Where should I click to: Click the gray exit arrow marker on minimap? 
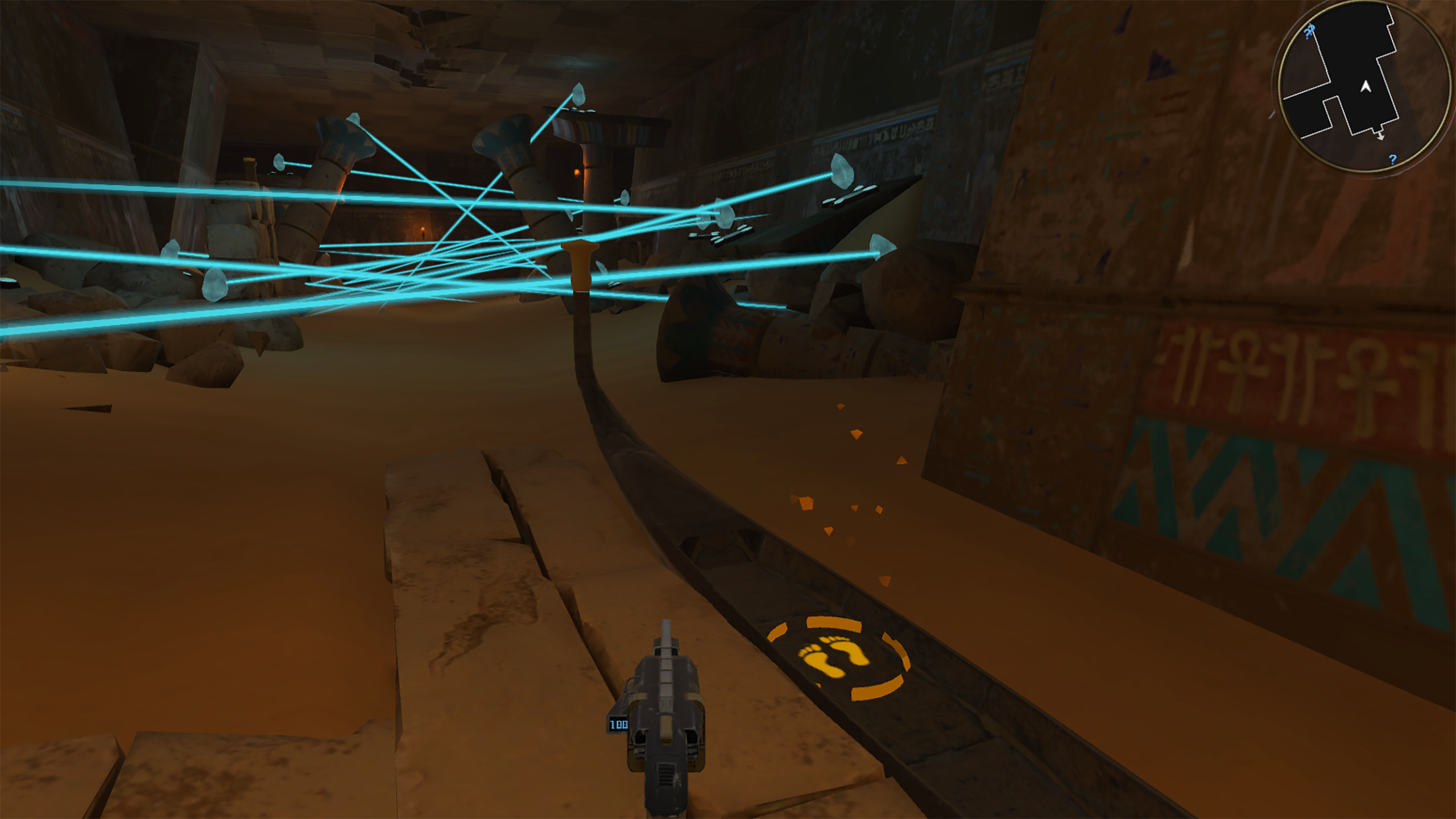point(1380,136)
